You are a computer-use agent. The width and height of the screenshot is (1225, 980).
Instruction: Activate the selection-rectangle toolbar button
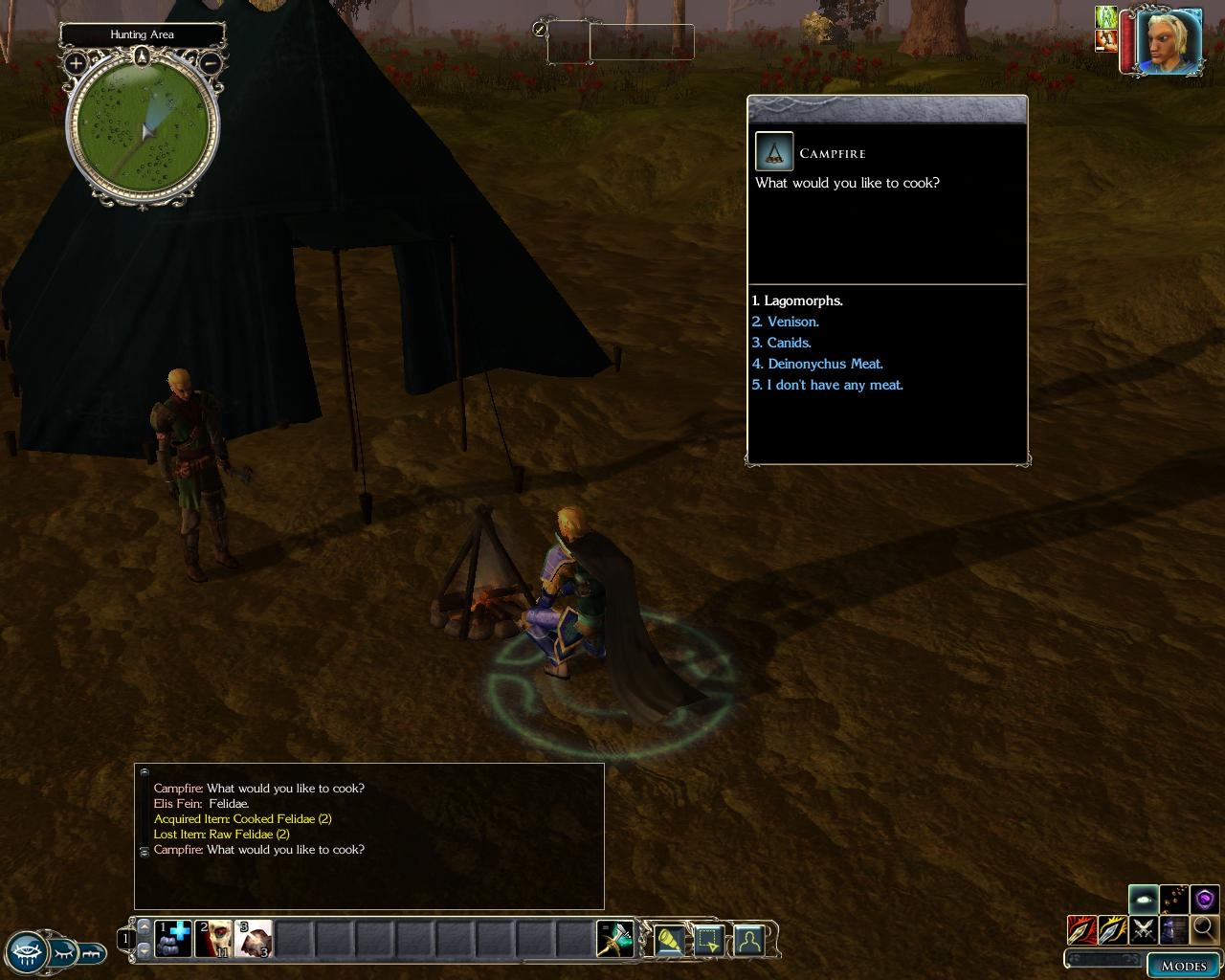(x=708, y=941)
